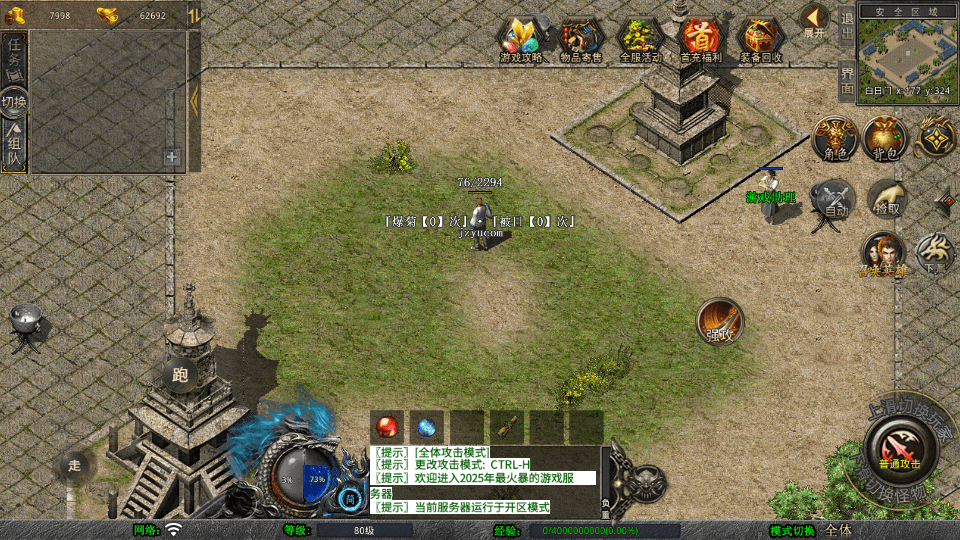Open the 全服活动 server events icon
The width and height of the screenshot is (960, 540).
(x=640, y=40)
